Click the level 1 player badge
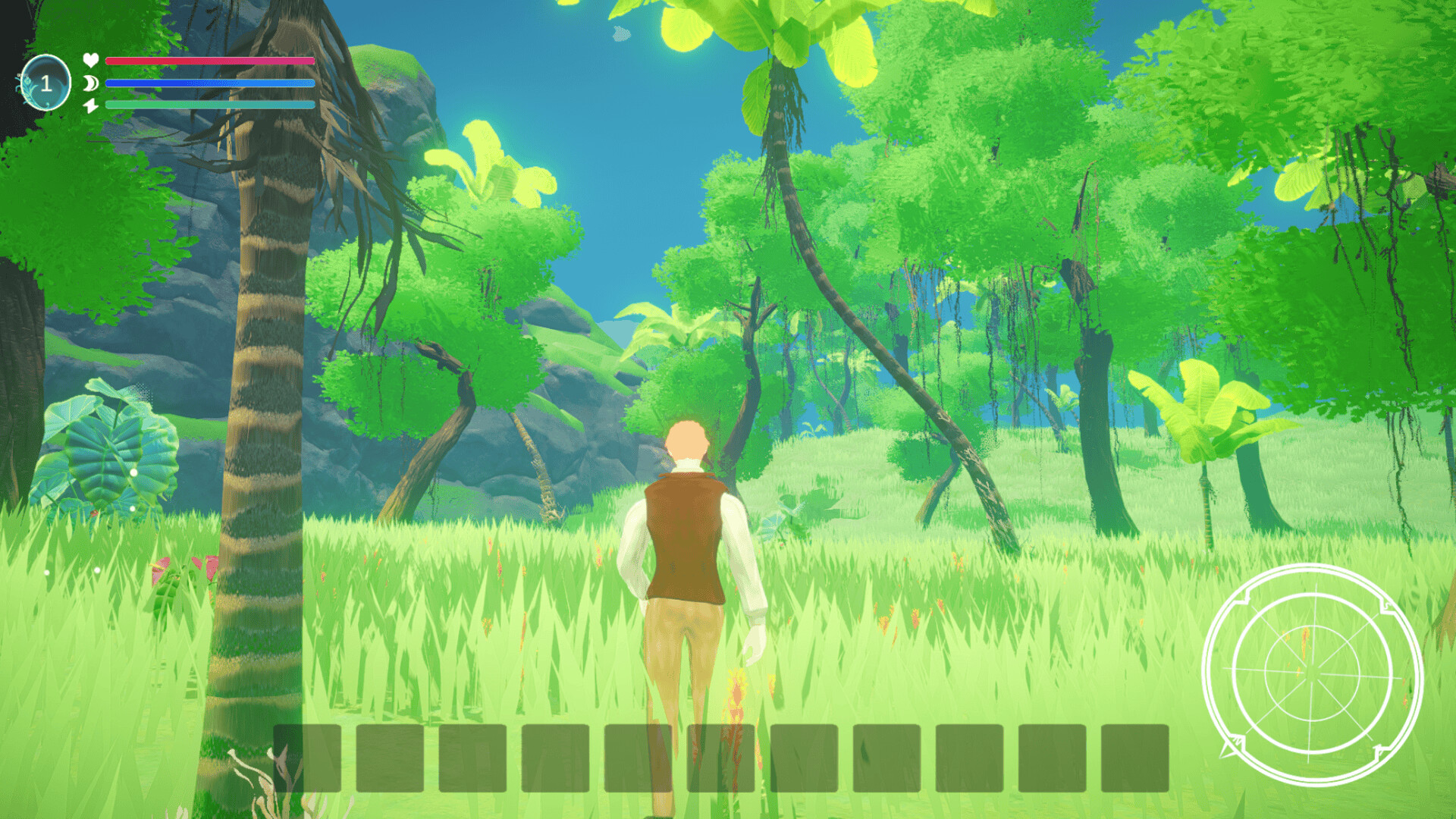 pyautogui.click(x=48, y=81)
